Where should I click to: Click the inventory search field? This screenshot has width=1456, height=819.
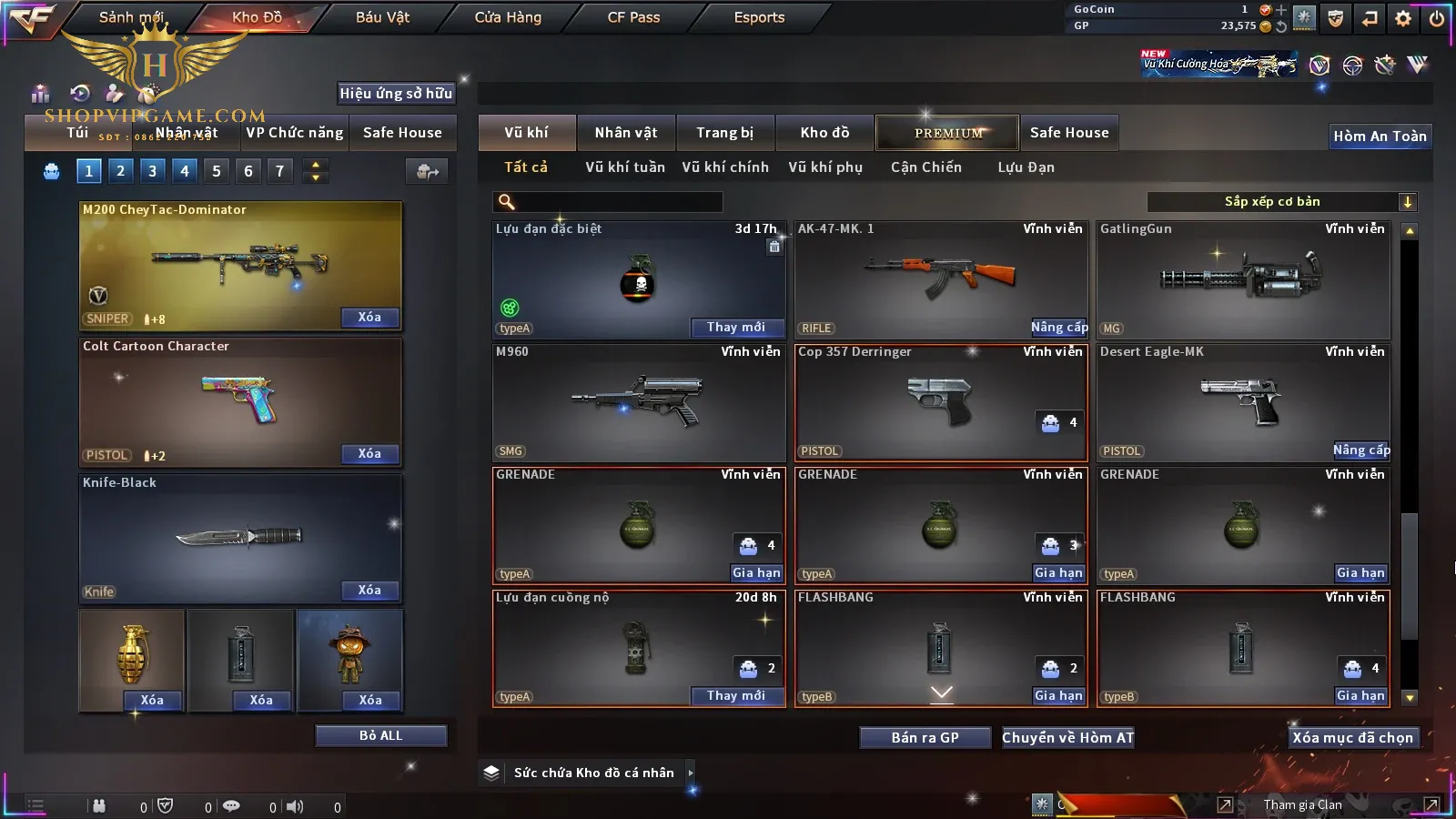(x=610, y=202)
